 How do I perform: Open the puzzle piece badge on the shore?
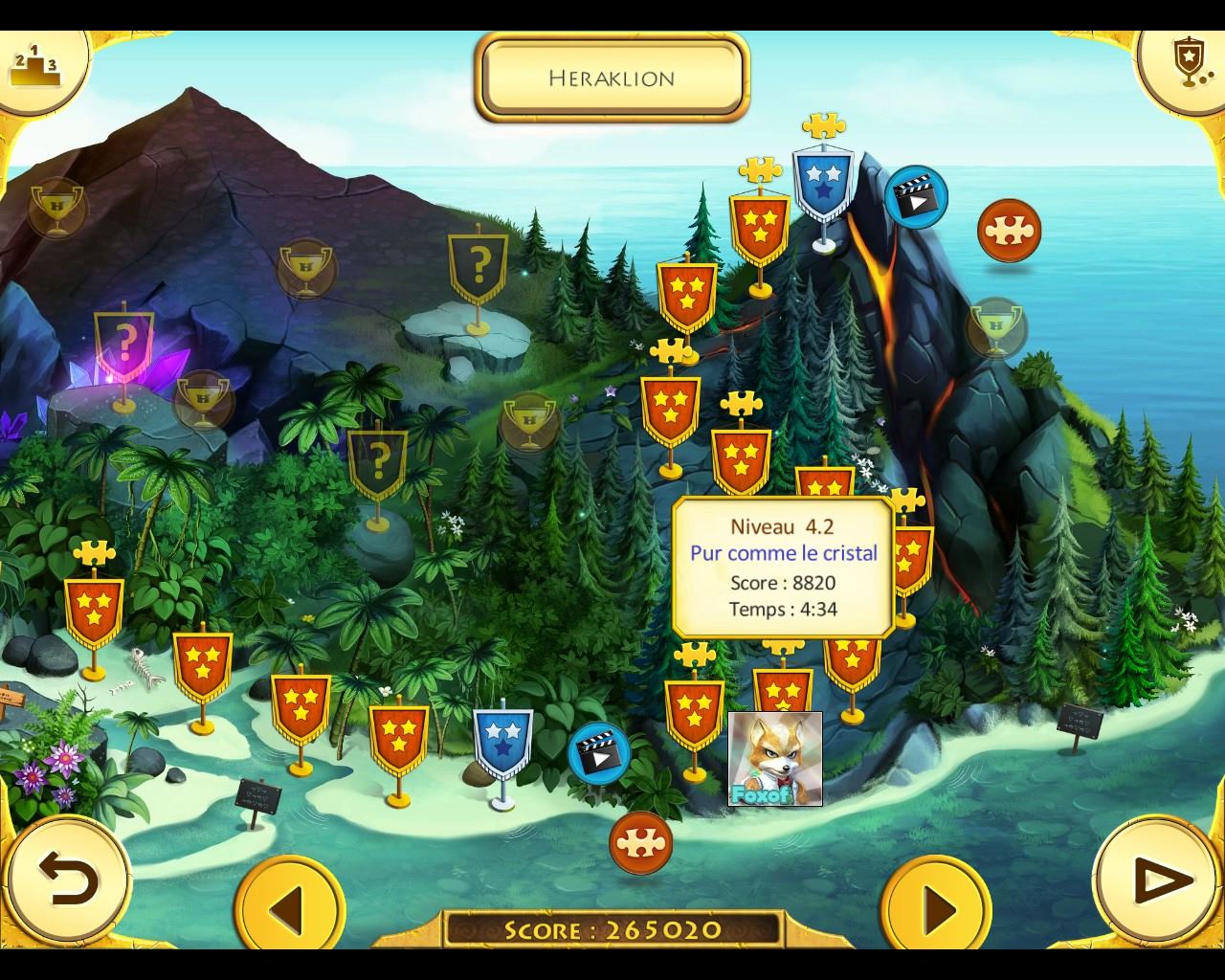pos(640,842)
